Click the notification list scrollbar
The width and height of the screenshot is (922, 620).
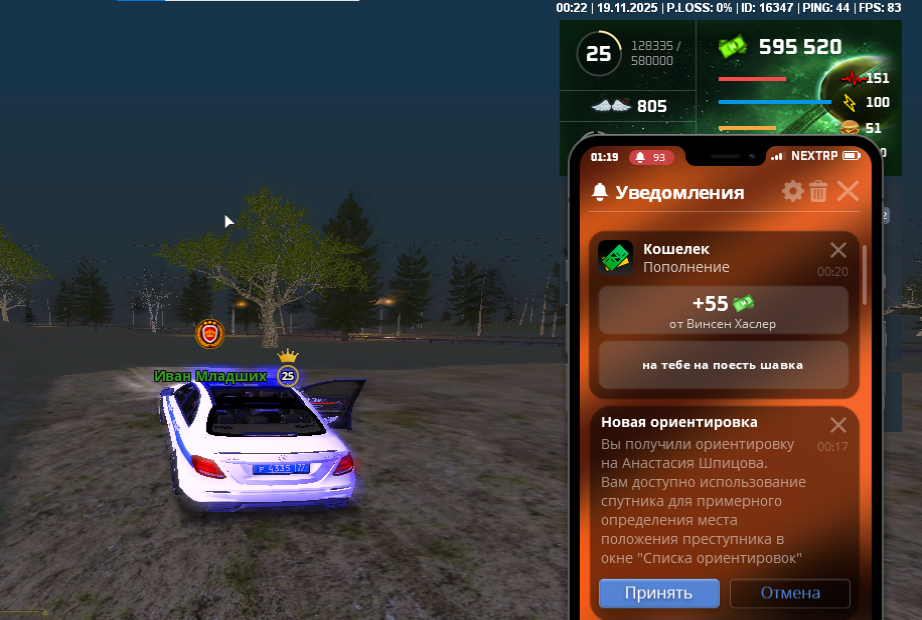coord(865,275)
